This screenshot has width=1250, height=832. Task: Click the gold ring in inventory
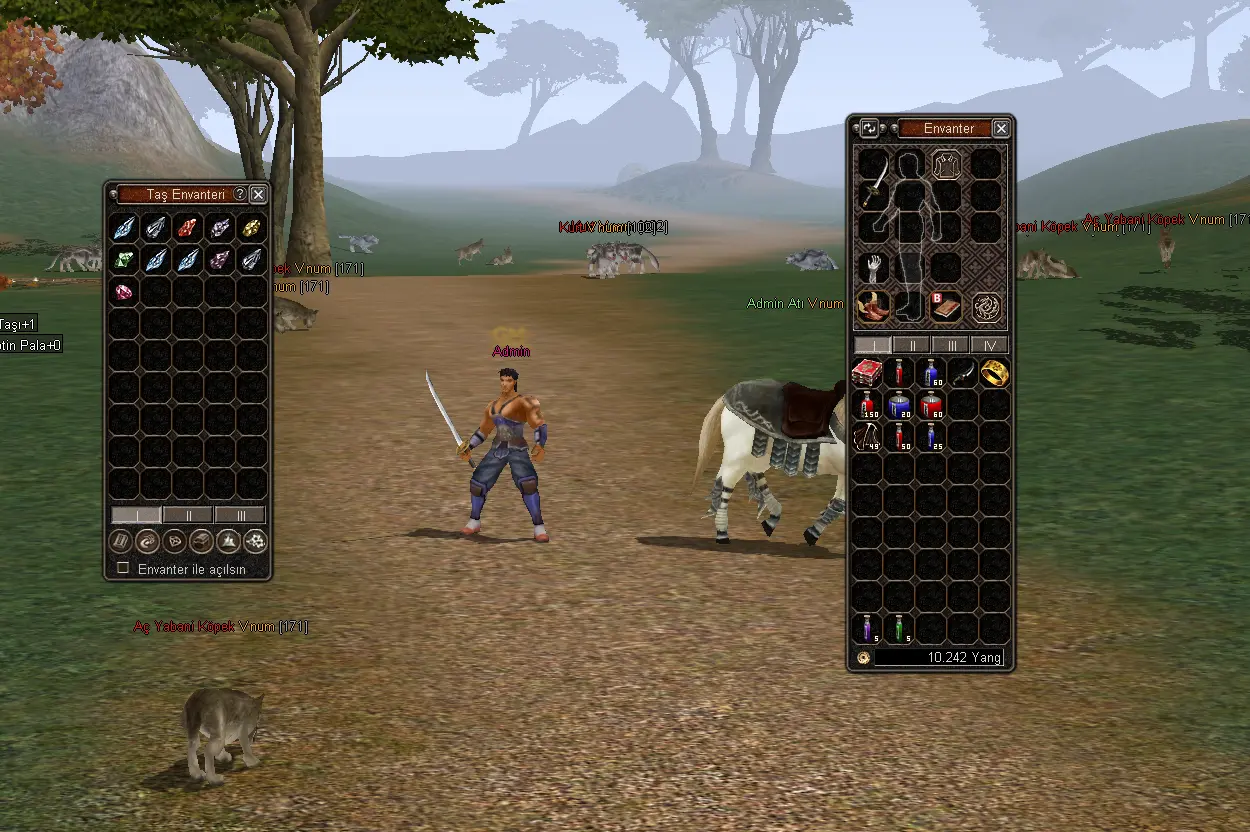tap(994, 374)
